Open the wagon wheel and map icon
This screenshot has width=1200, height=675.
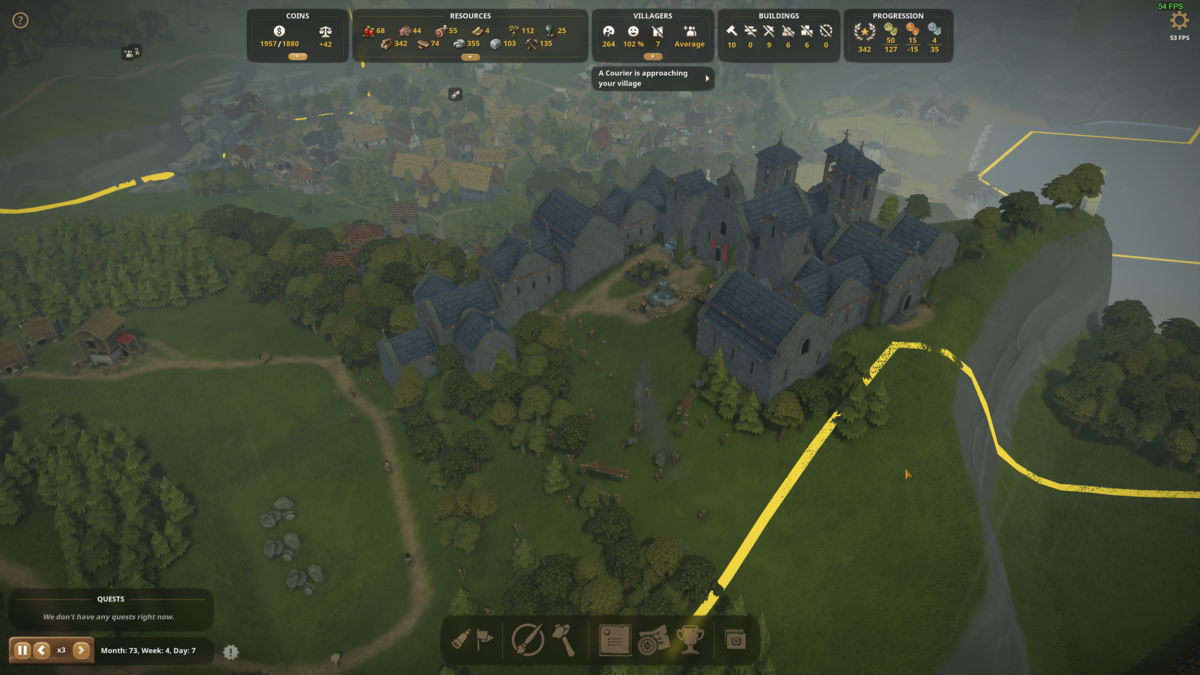(652, 640)
